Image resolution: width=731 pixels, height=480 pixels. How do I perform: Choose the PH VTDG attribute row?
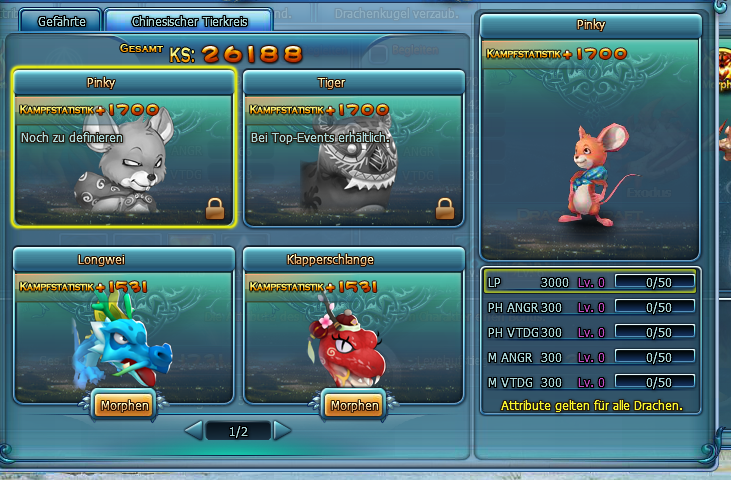590,332
